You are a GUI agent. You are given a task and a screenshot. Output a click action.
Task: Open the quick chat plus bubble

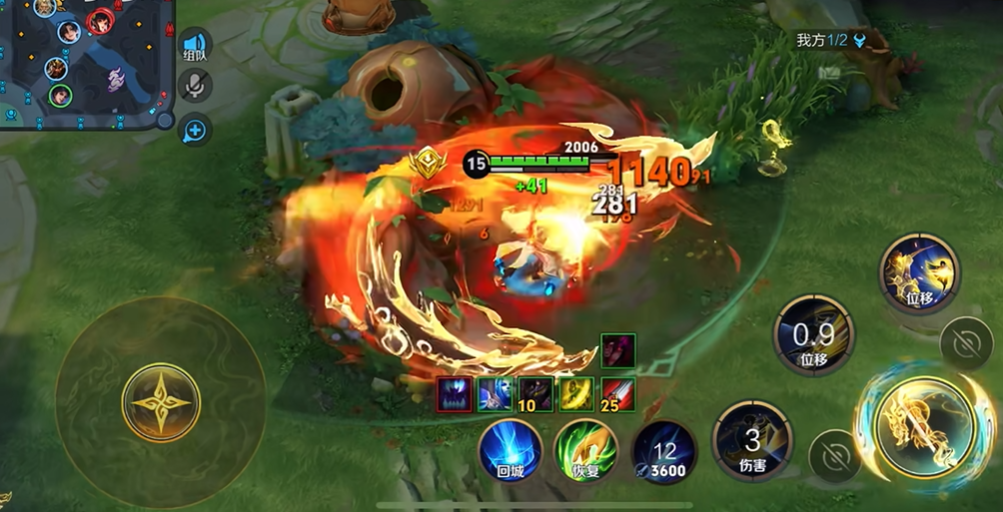(194, 129)
